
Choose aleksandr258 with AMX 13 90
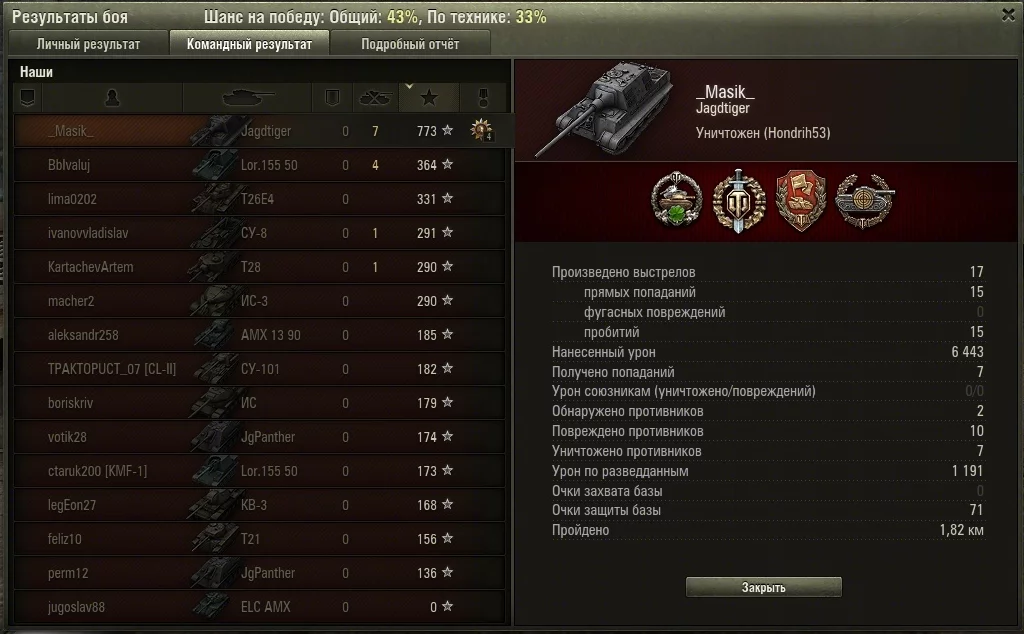260,335
